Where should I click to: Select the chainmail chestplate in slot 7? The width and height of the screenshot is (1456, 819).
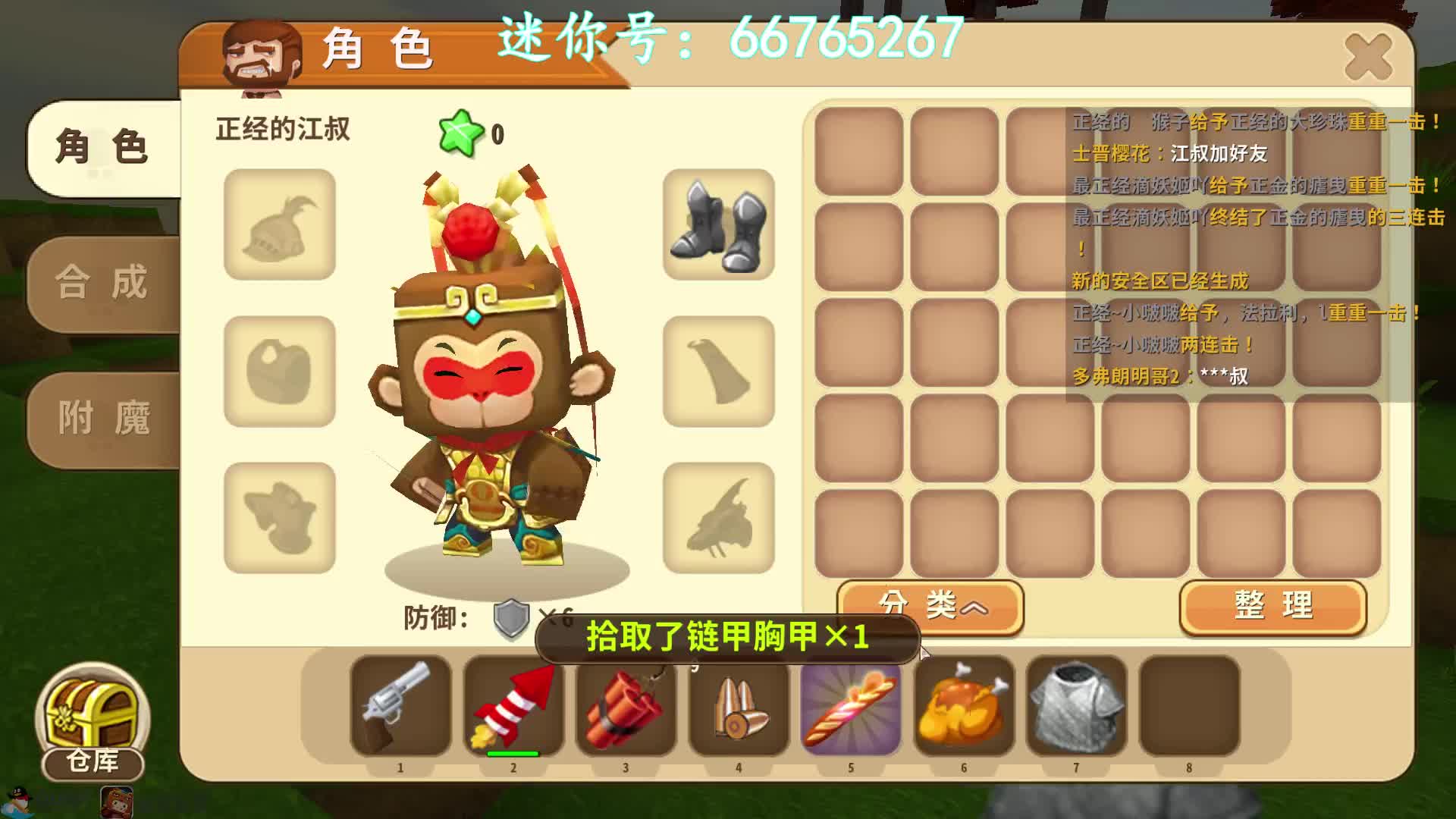point(1075,711)
